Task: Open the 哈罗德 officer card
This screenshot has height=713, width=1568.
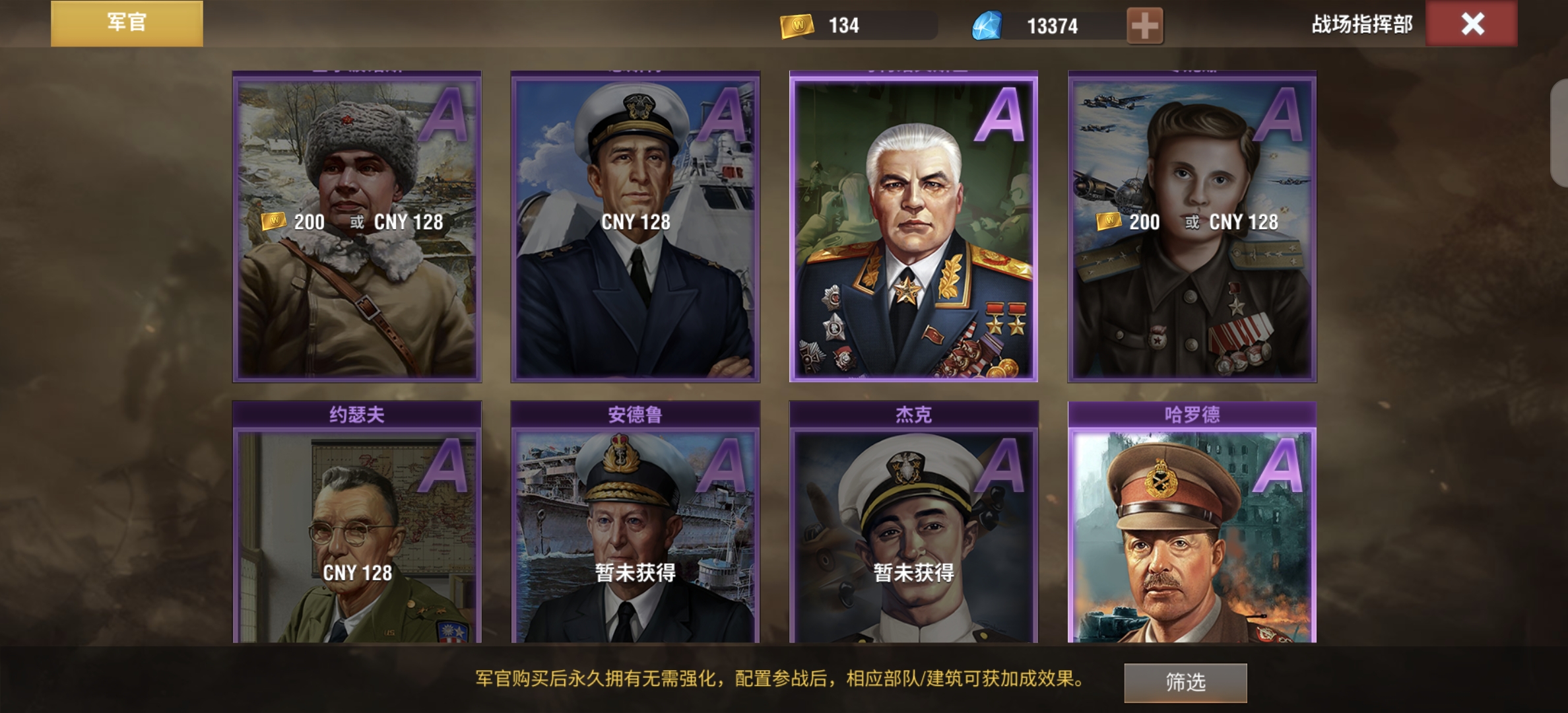Action: 1192,528
